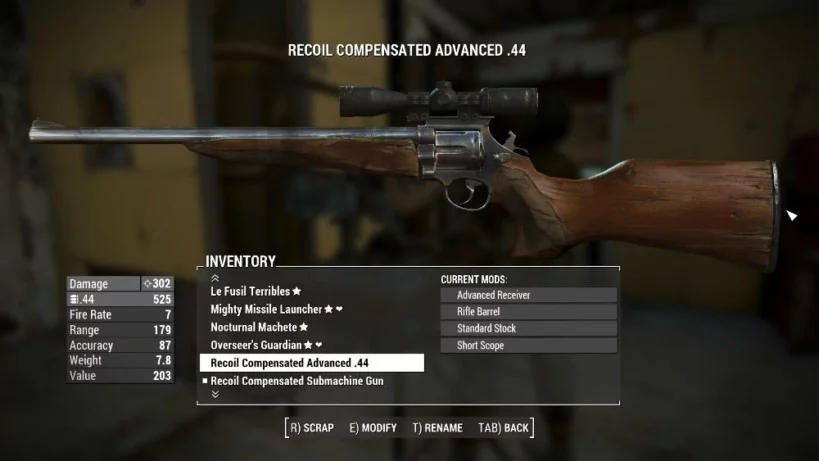Click the Advanced Receiver mod
The image size is (819, 461).
[x=529, y=295]
